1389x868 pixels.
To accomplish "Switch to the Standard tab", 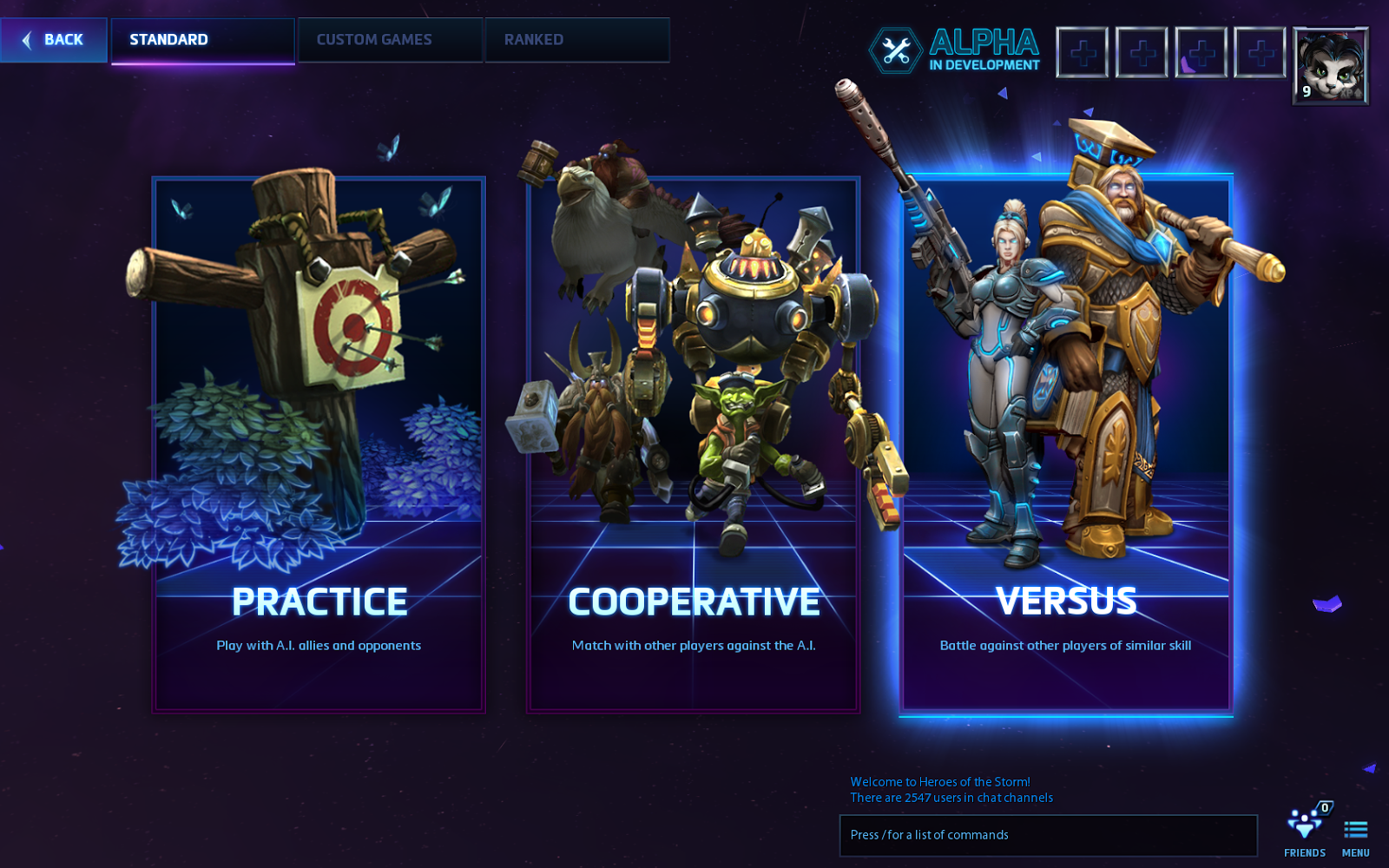I will 202,40.
